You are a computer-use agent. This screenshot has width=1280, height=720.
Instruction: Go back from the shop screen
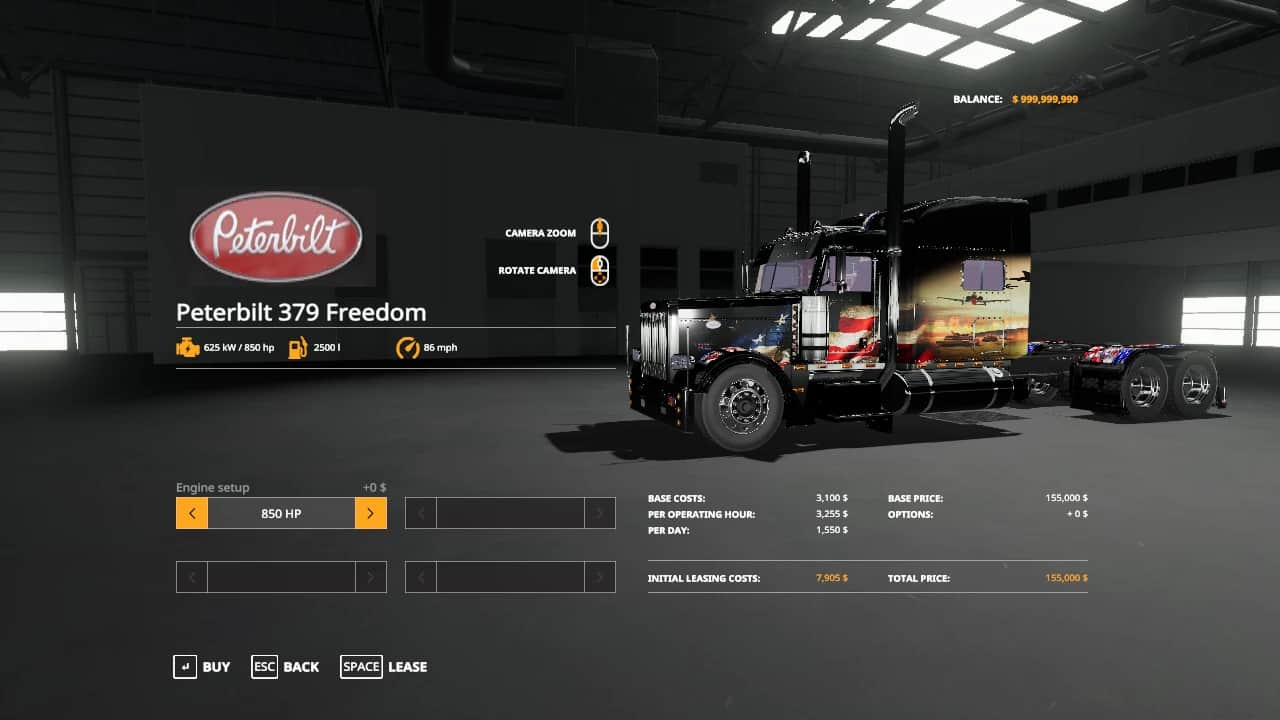(286, 667)
